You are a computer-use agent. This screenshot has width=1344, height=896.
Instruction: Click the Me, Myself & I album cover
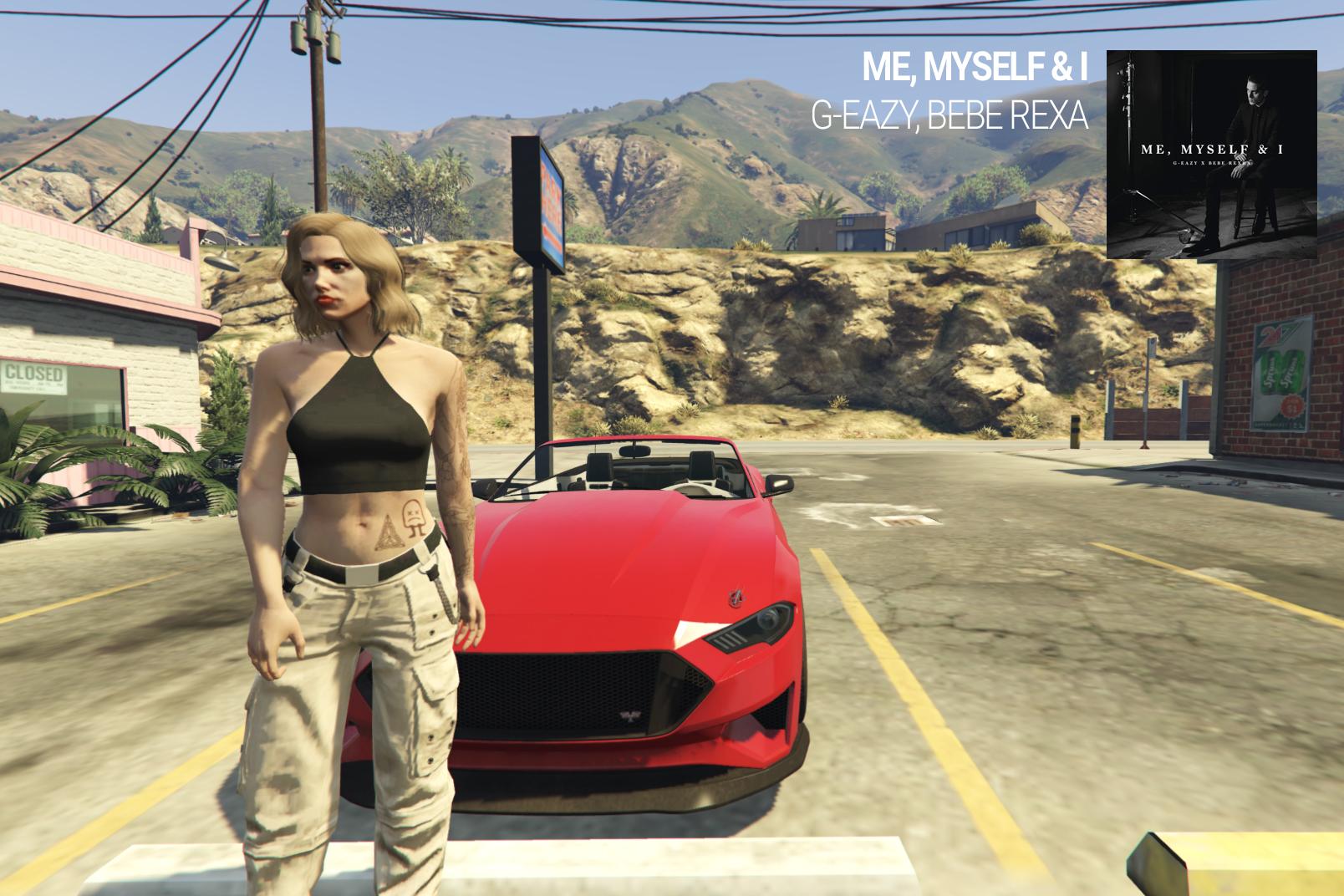[x=1211, y=155]
